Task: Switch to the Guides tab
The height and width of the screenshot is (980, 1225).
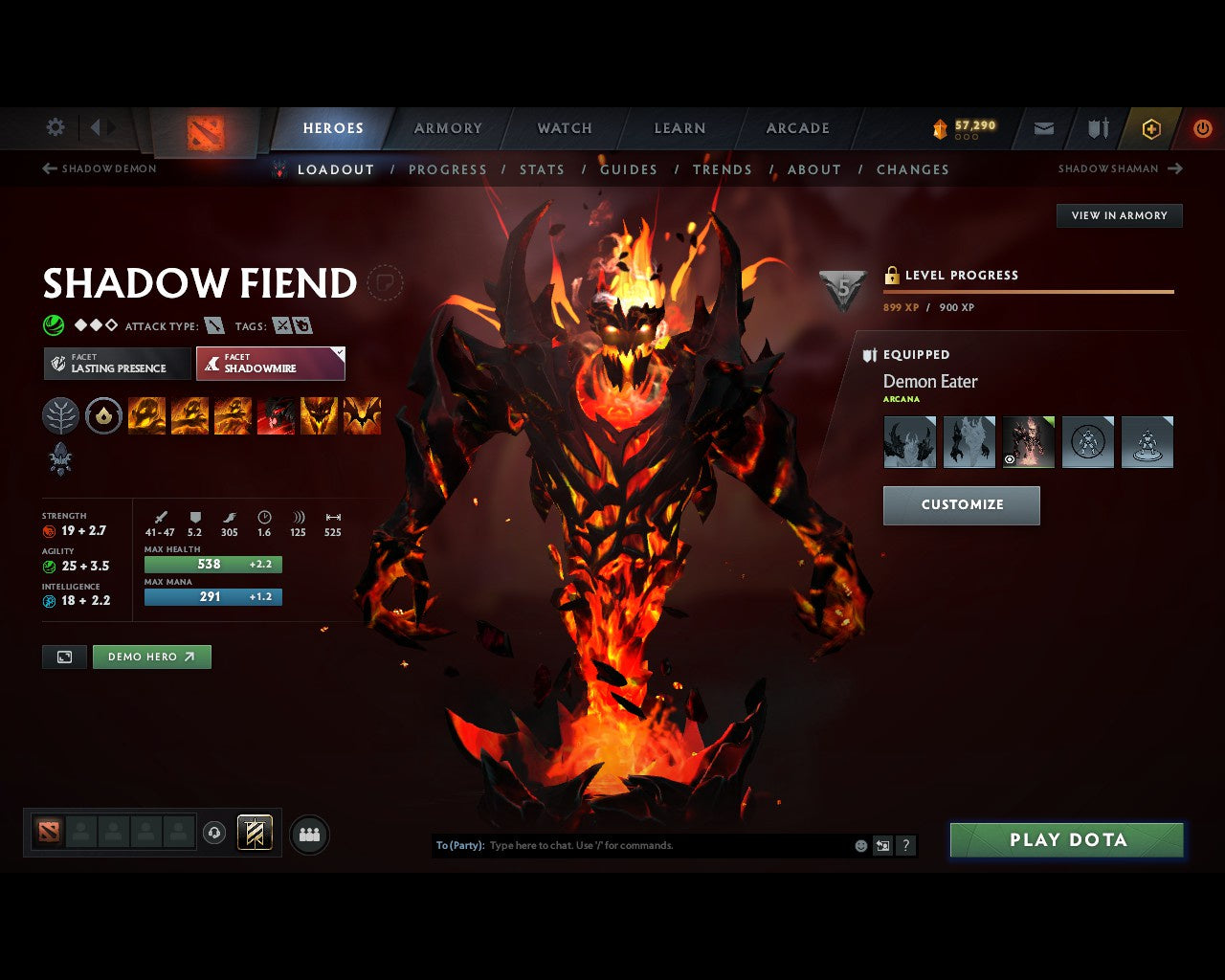Action: pos(629,169)
